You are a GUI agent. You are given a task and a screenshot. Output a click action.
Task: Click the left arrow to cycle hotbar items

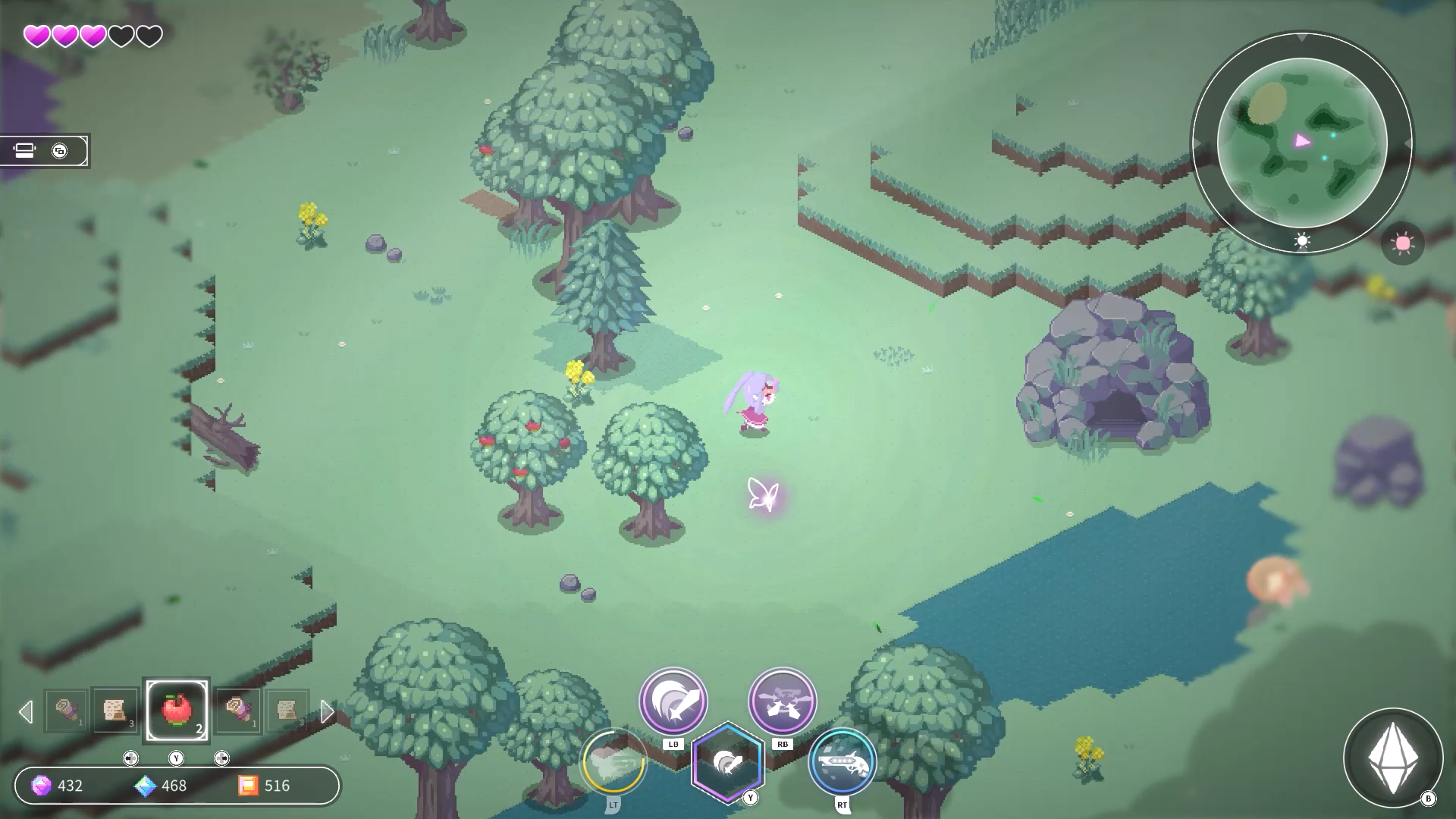tap(27, 711)
